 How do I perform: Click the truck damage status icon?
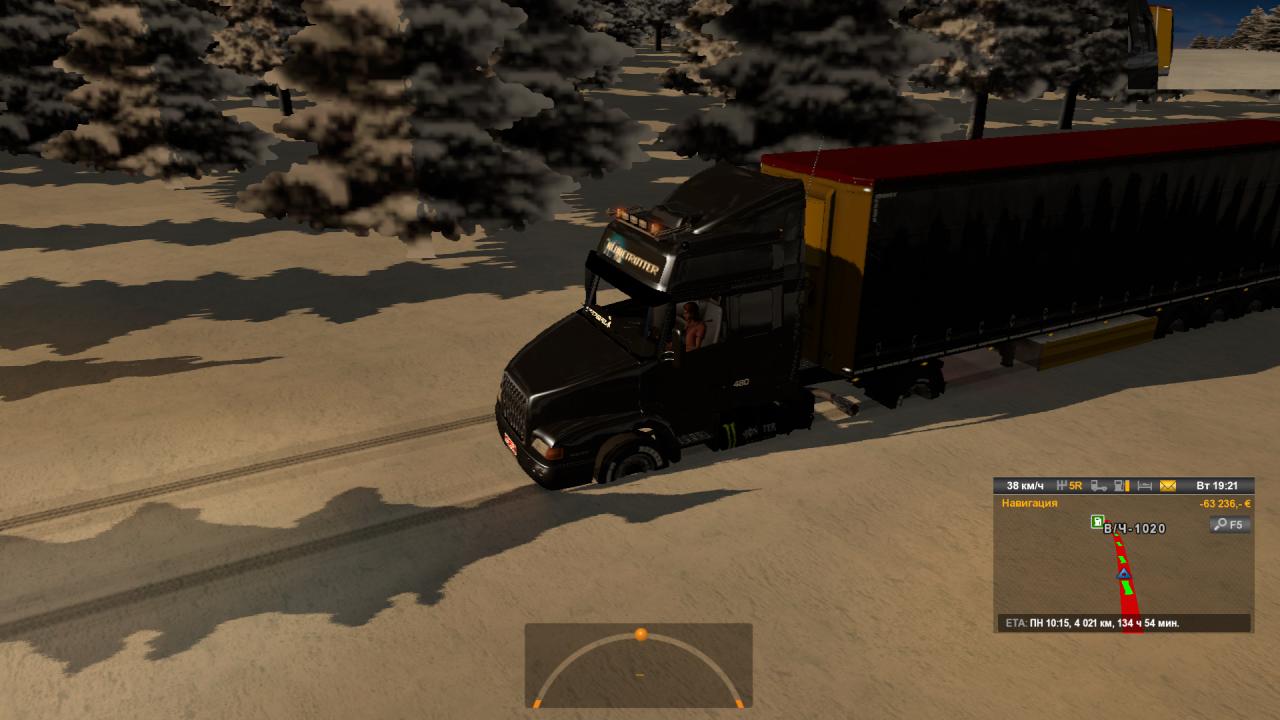(1099, 486)
